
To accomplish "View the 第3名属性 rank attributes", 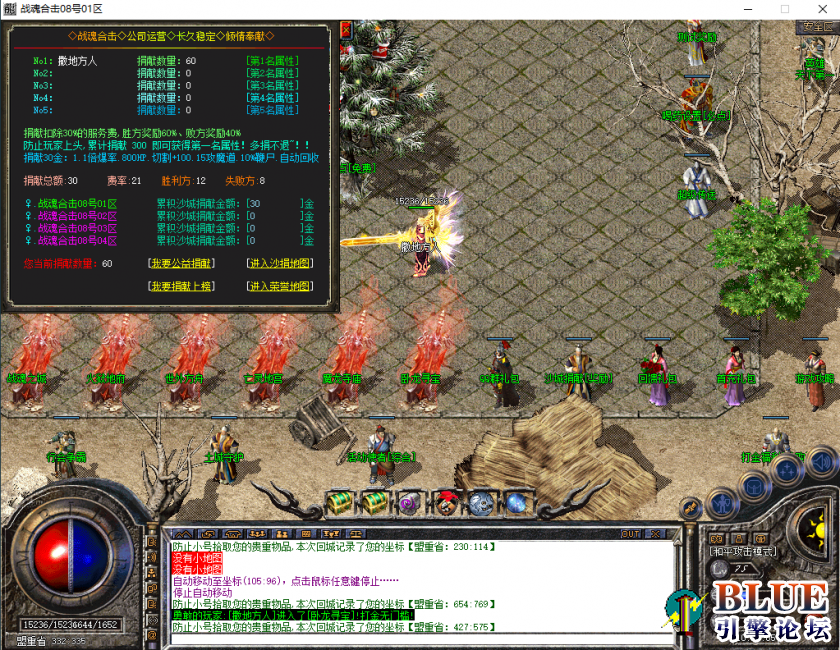I will [x=272, y=85].
